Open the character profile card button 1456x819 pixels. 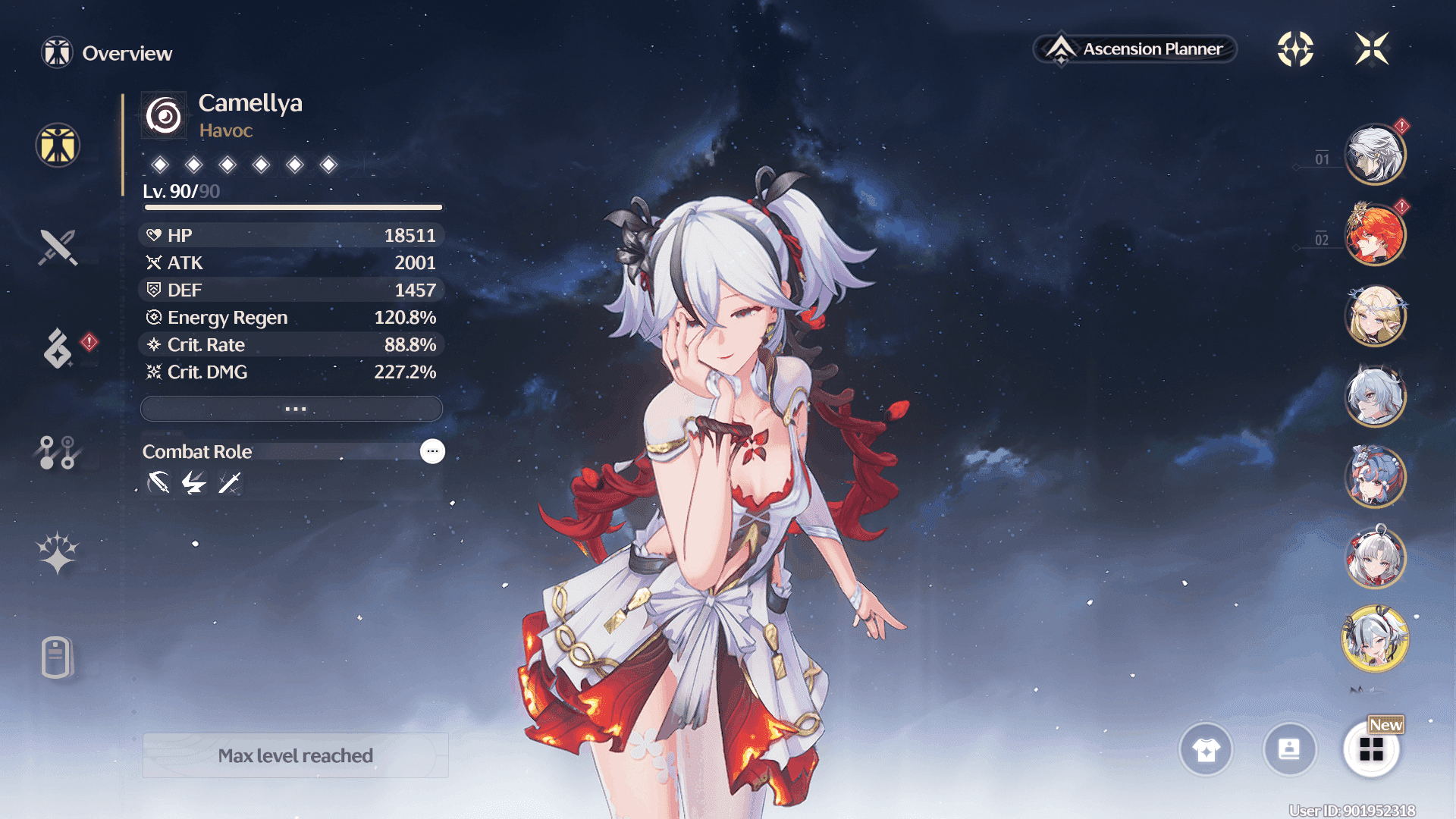(1289, 750)
